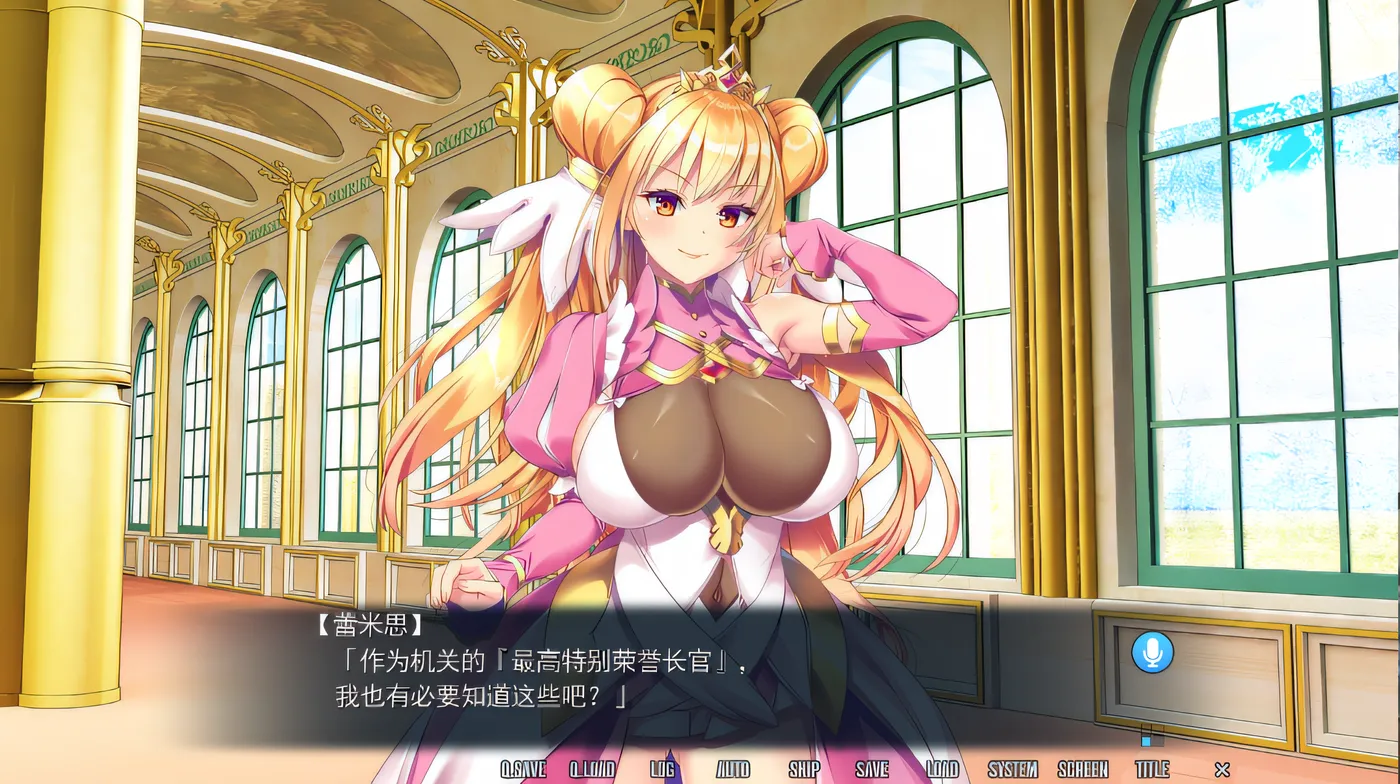Play the voice line using the microphone icon

coord(1150,651)
